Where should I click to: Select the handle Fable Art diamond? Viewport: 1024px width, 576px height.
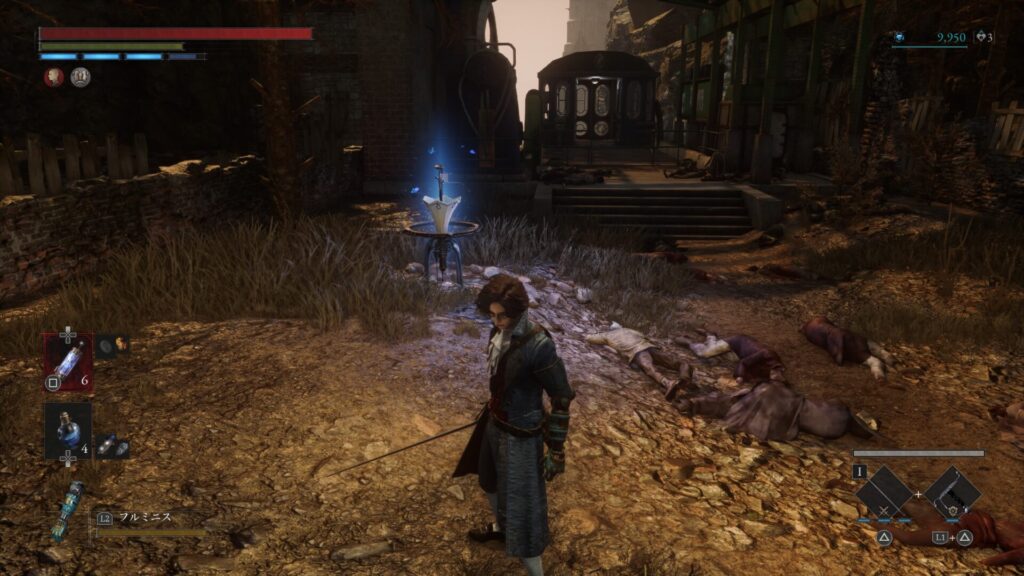pyautogui.click(x=952, y=494)
